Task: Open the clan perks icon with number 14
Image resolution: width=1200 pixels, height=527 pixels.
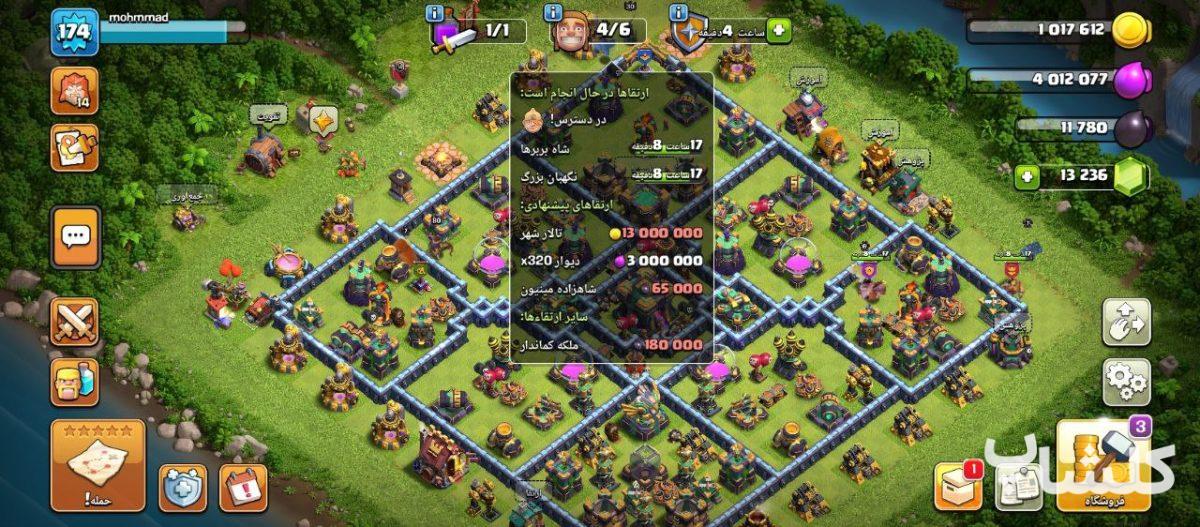Action: [x=74, y=91]
